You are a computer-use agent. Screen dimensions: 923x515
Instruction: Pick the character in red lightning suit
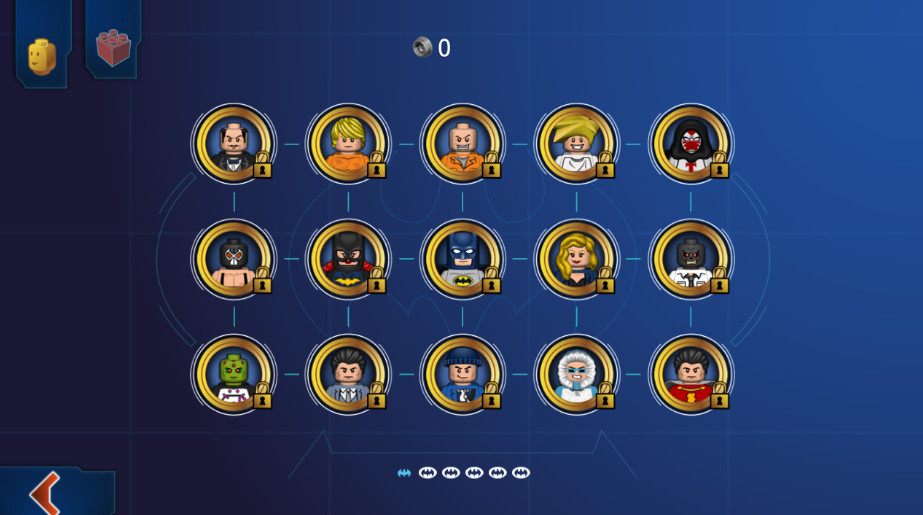(x=690, y=374)
